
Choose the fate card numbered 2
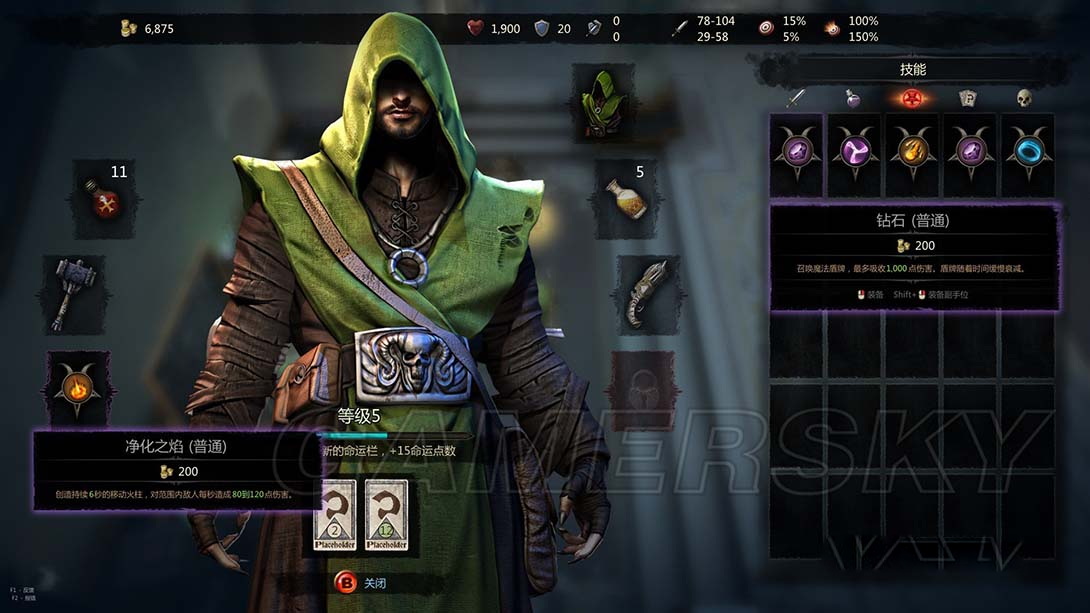click(x=337, y=516)
